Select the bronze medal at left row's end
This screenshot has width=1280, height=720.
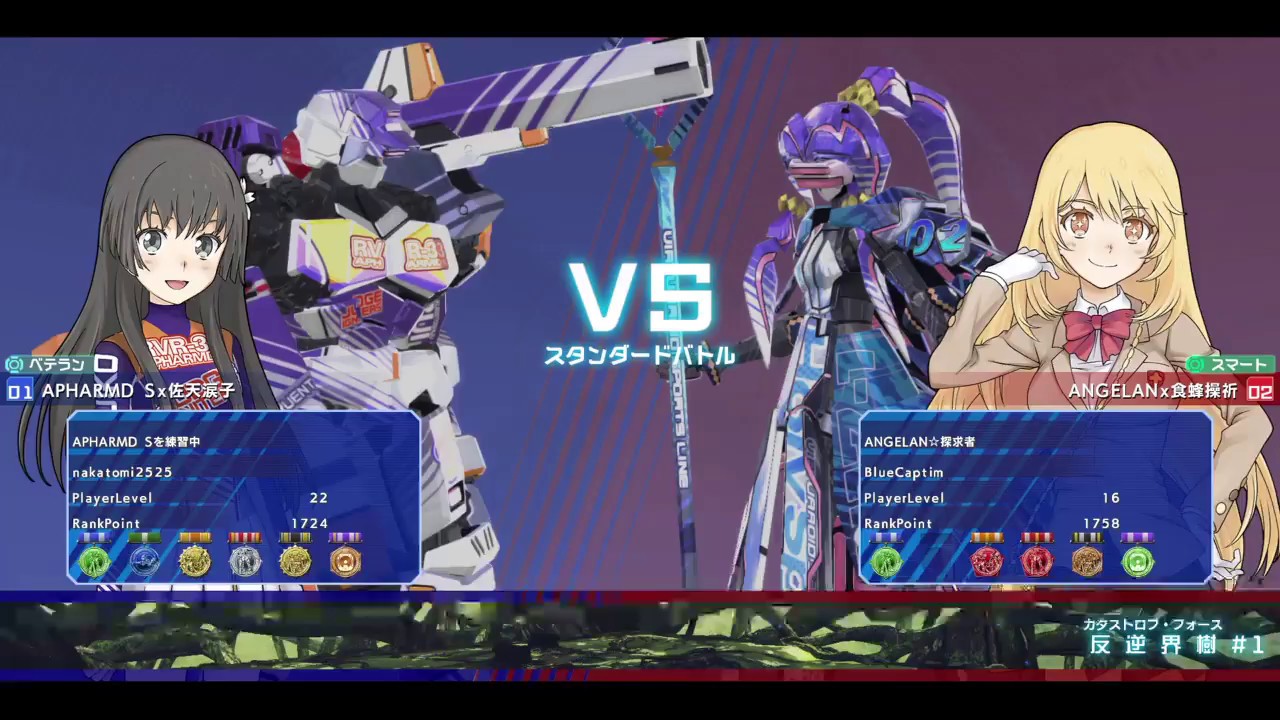(x=345, y=562)
